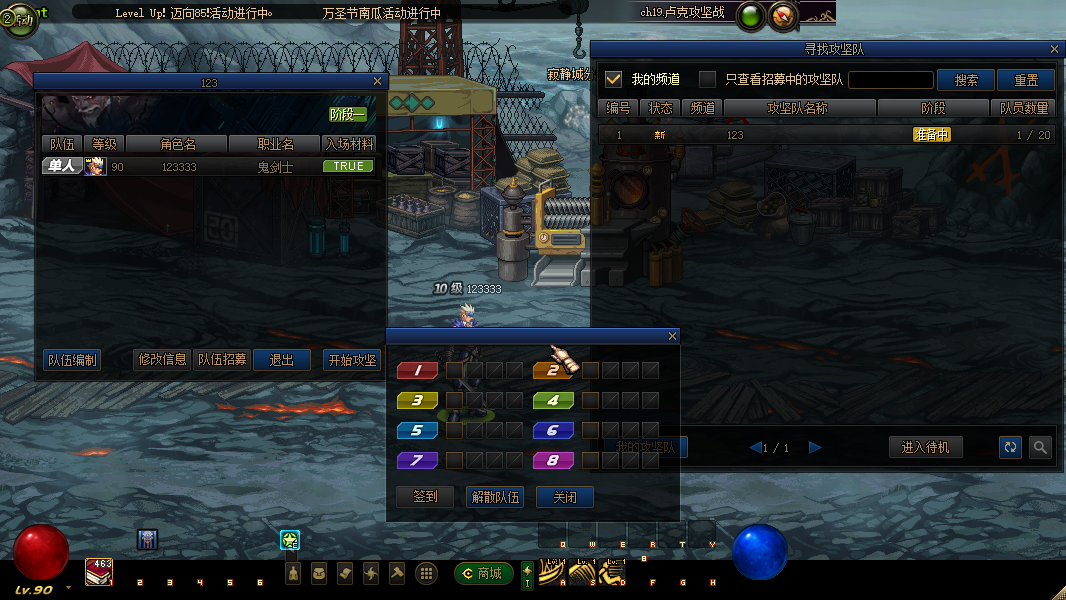1066x600 pixels.
Task: Close the 寻找攻坚队 raid finder window
Action: click(x=1054, y=49)
